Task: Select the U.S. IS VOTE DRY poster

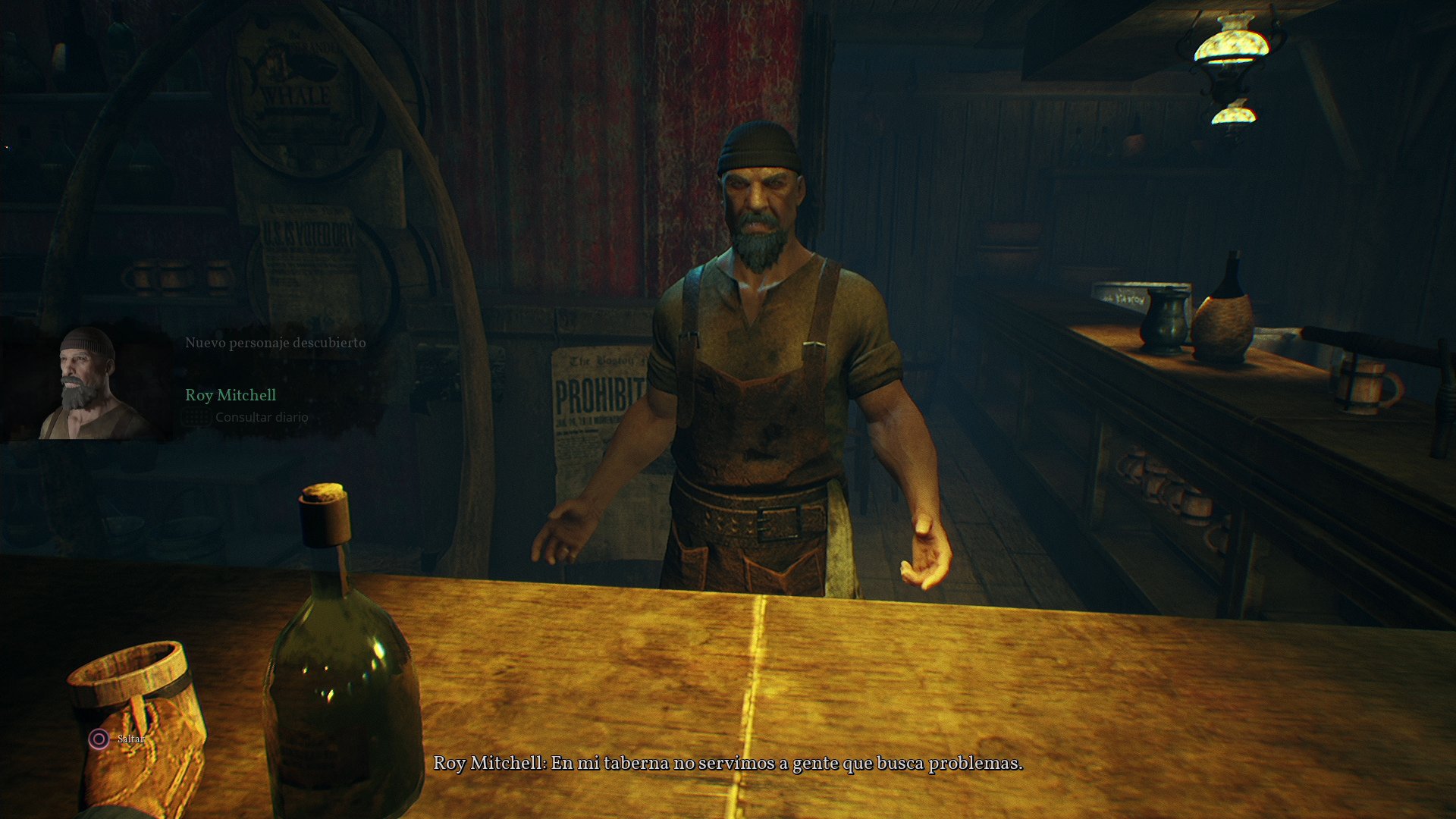Action: (x=311, y=235)
